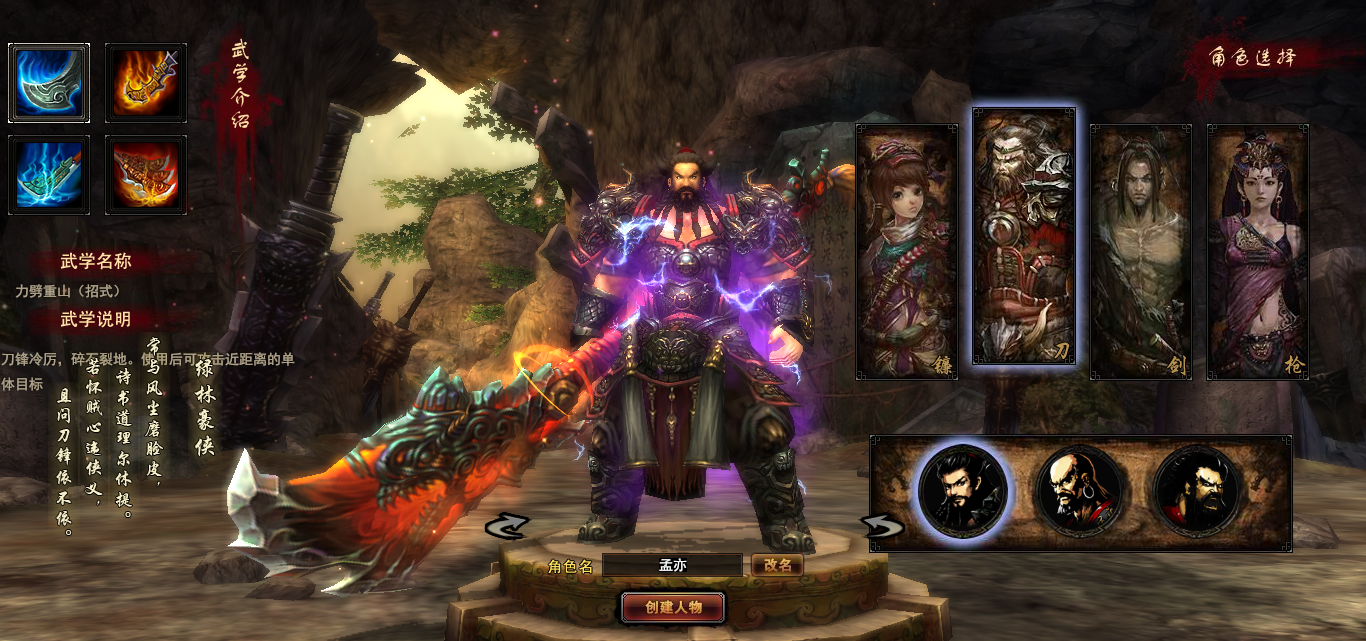Choose the 枪 spear woman class card
The image size is (1366, 641).
pyautogui.click(x=1258, y=251)
